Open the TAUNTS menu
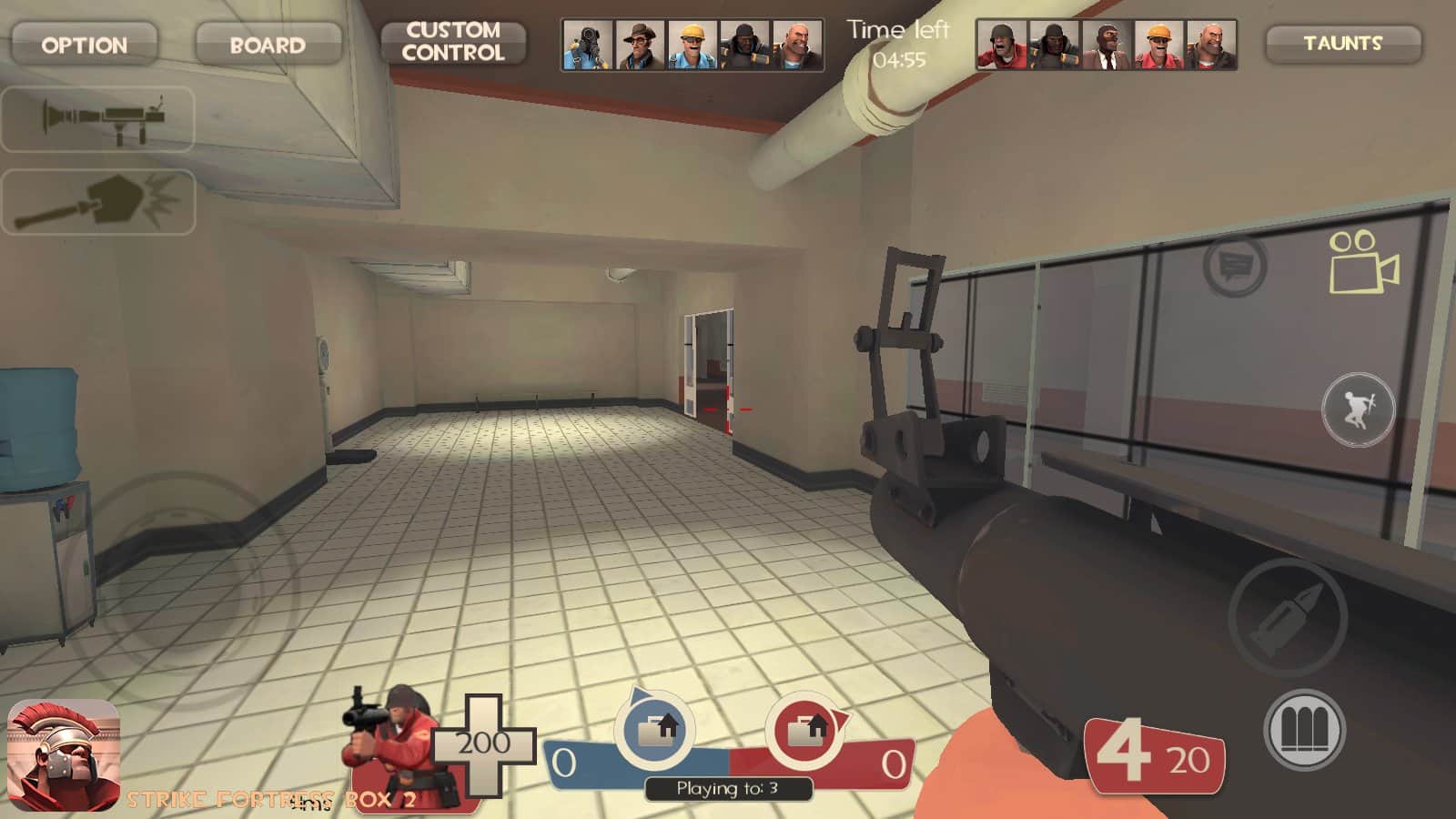The width and height of the screenshot is (1456, 819). [x=1342, y=43]
